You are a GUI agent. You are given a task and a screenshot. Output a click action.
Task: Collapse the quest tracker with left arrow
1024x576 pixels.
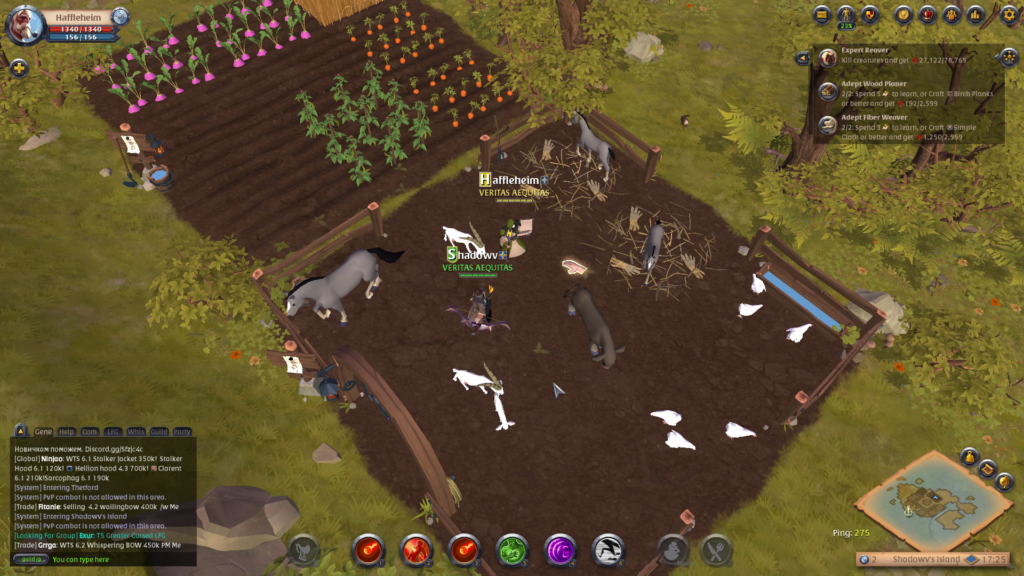pos(802,58)
